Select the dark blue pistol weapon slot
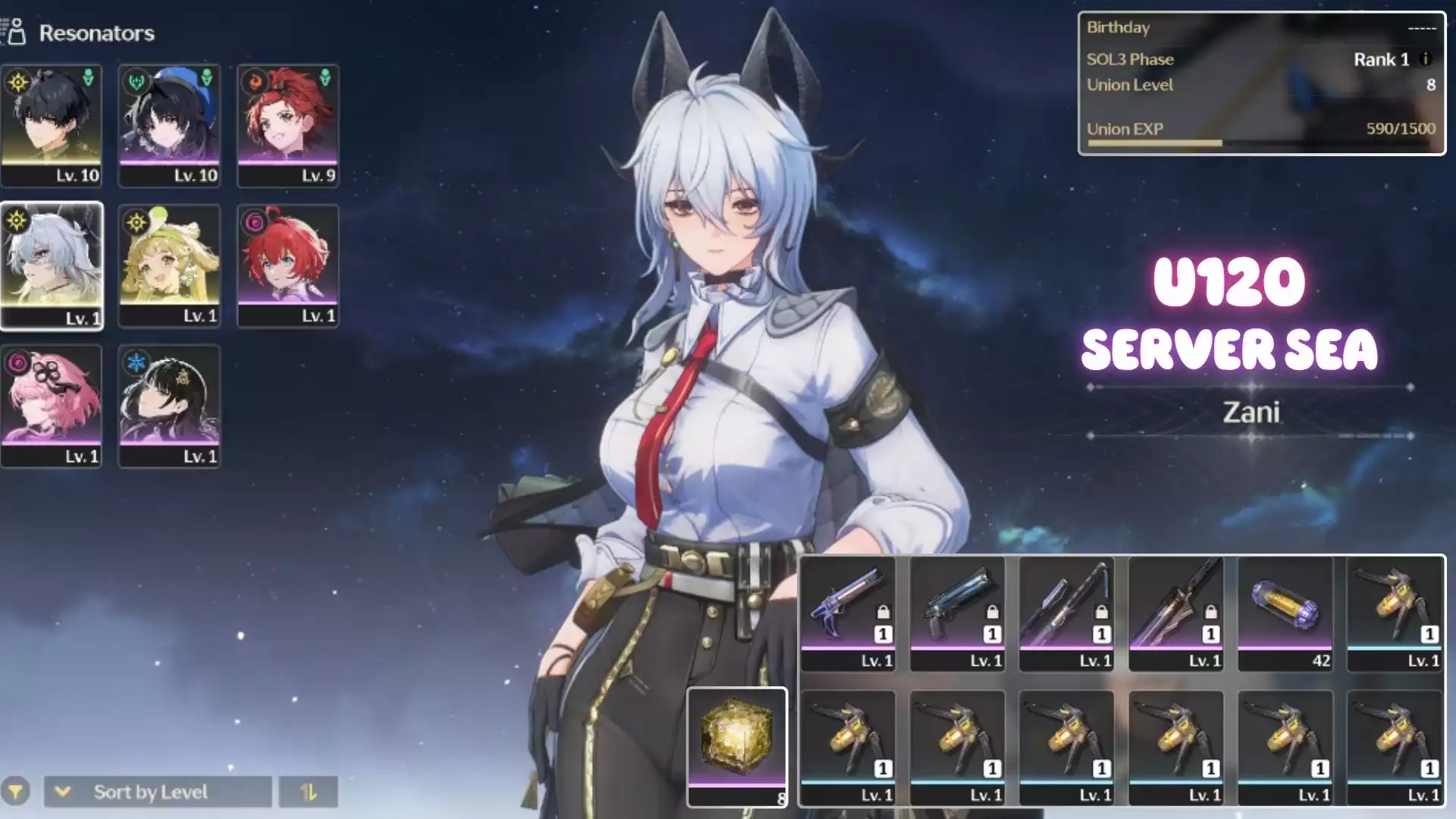This screenshot has width=1456, height=819. [x=957, y=613]
